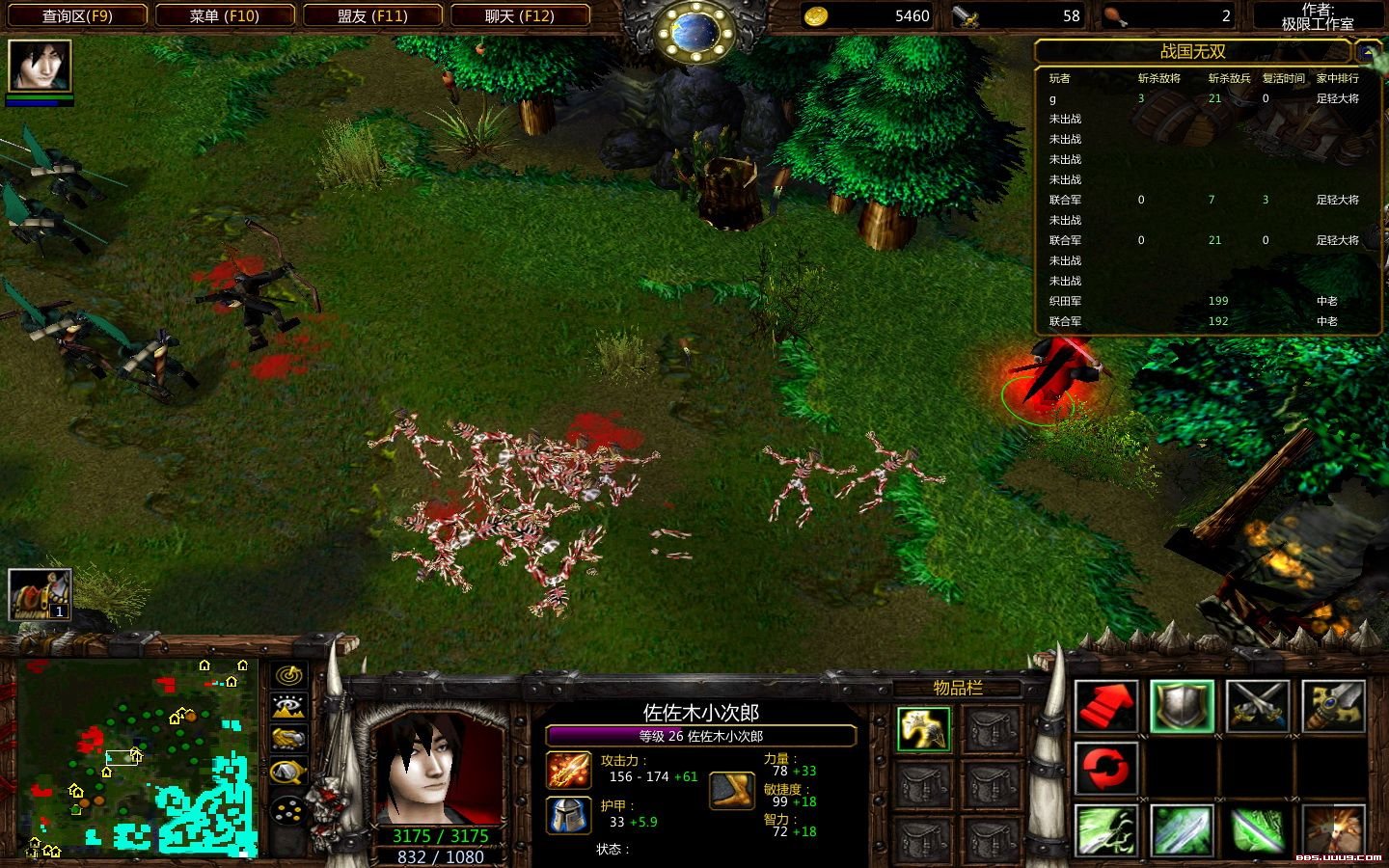Select the hero portrait icon in the top-left
Screen dimensions: 1389x868
[40, 66]
